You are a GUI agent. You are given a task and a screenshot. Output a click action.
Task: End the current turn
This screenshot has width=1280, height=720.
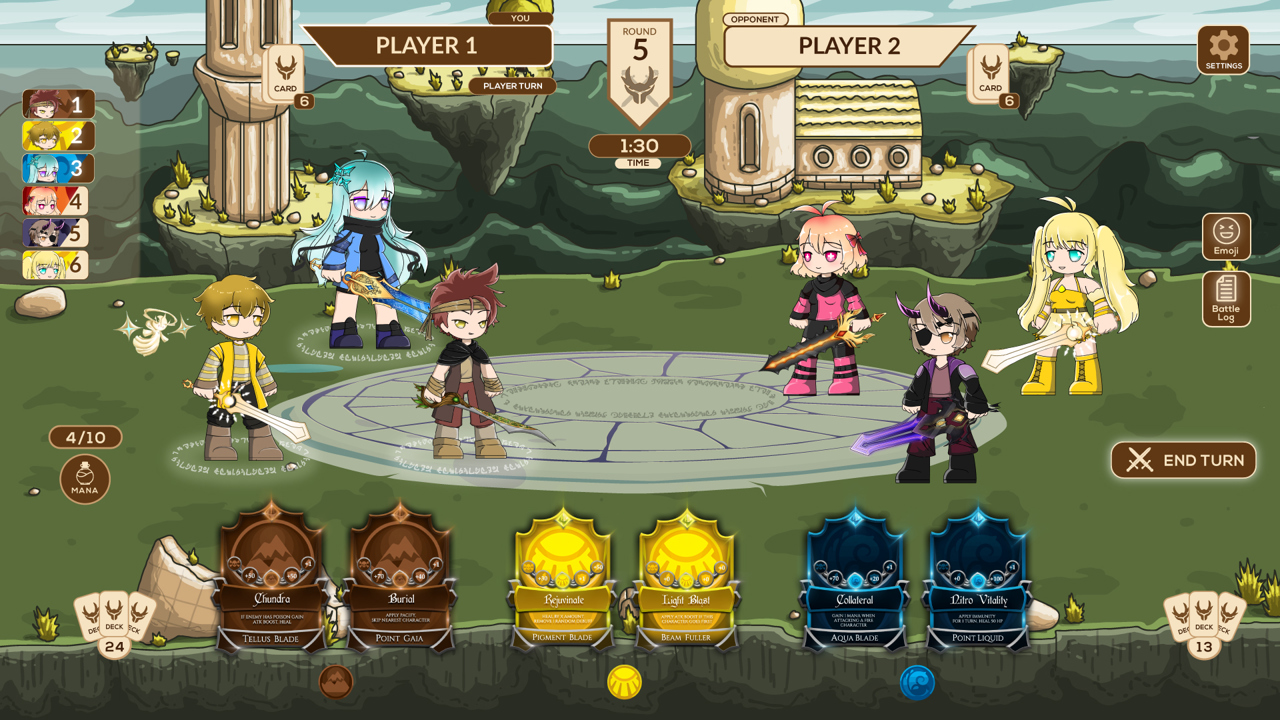pyautogui.click(x=1183, y=460)
